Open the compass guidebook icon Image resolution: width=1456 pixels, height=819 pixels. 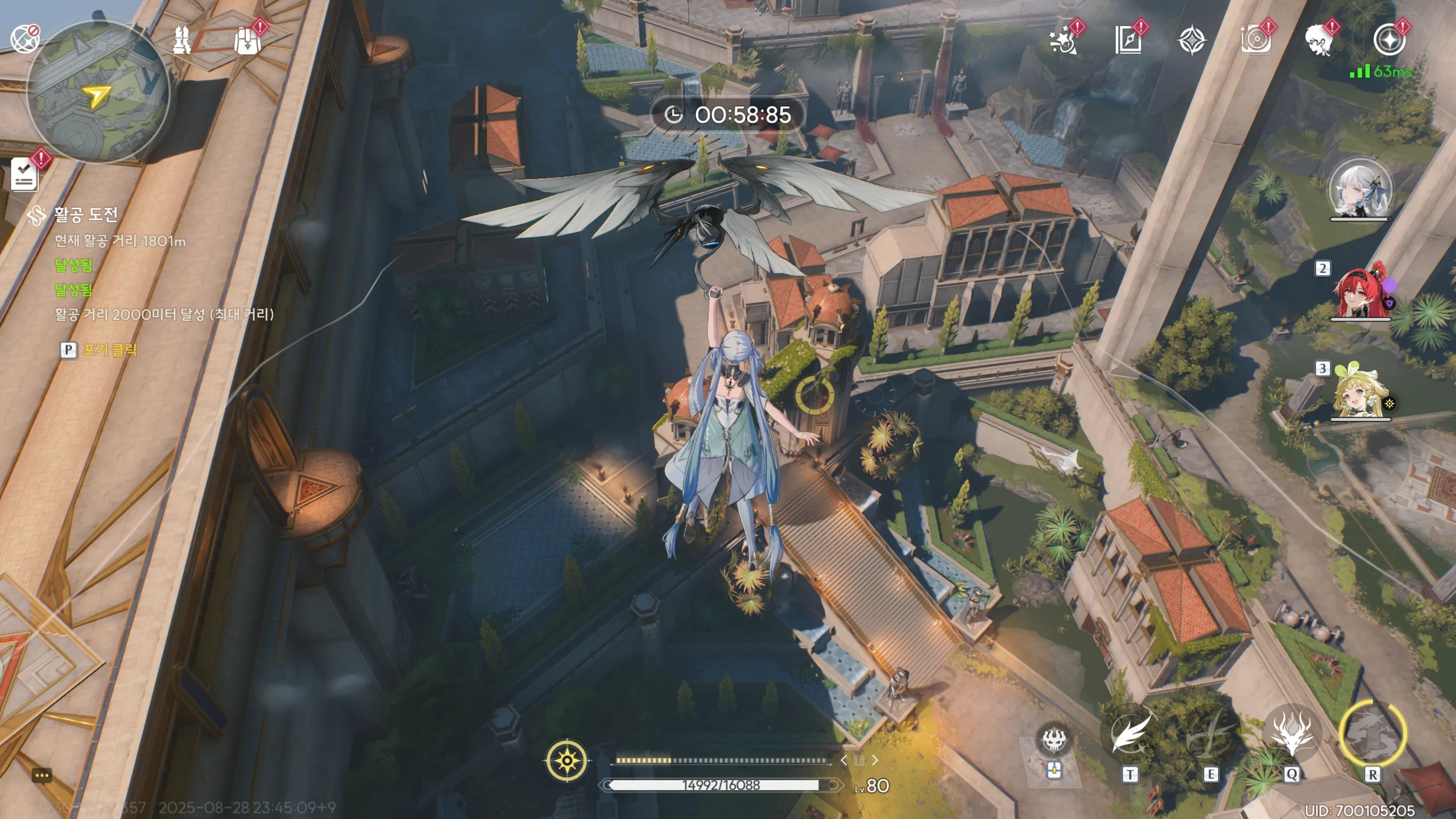point(1127,41)
